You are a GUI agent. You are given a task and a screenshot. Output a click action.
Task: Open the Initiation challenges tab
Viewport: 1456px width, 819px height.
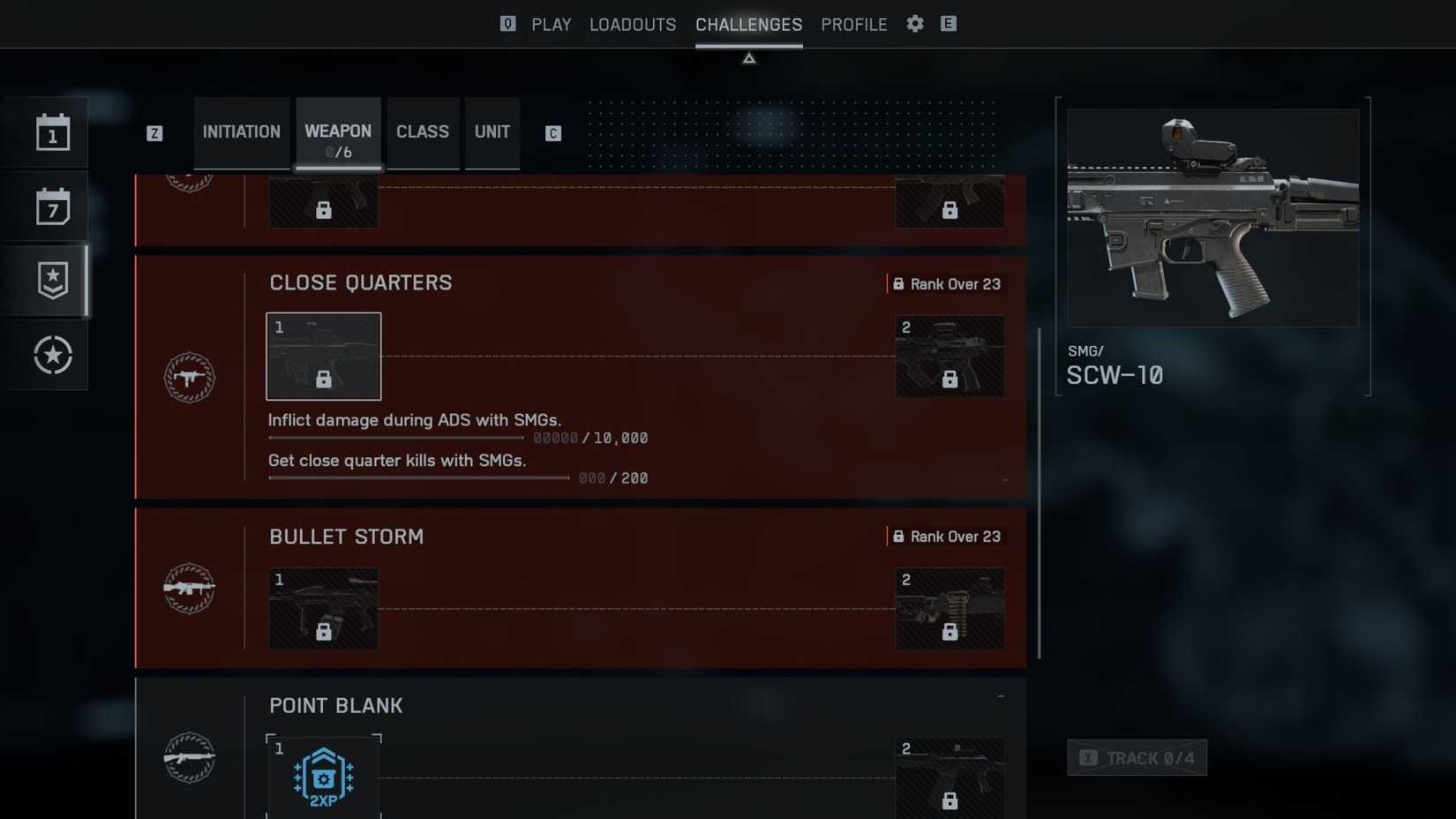coord(241,132)
